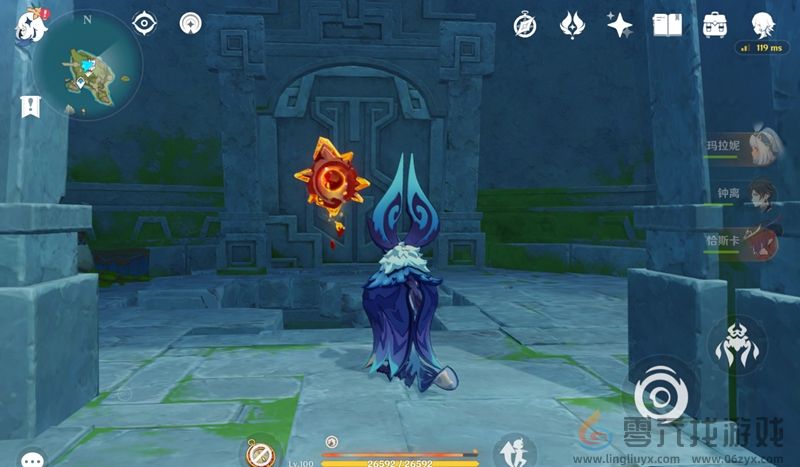Open the Wish menu wings icon
Viewport: 800px width, 467px height.
(572, 25)
